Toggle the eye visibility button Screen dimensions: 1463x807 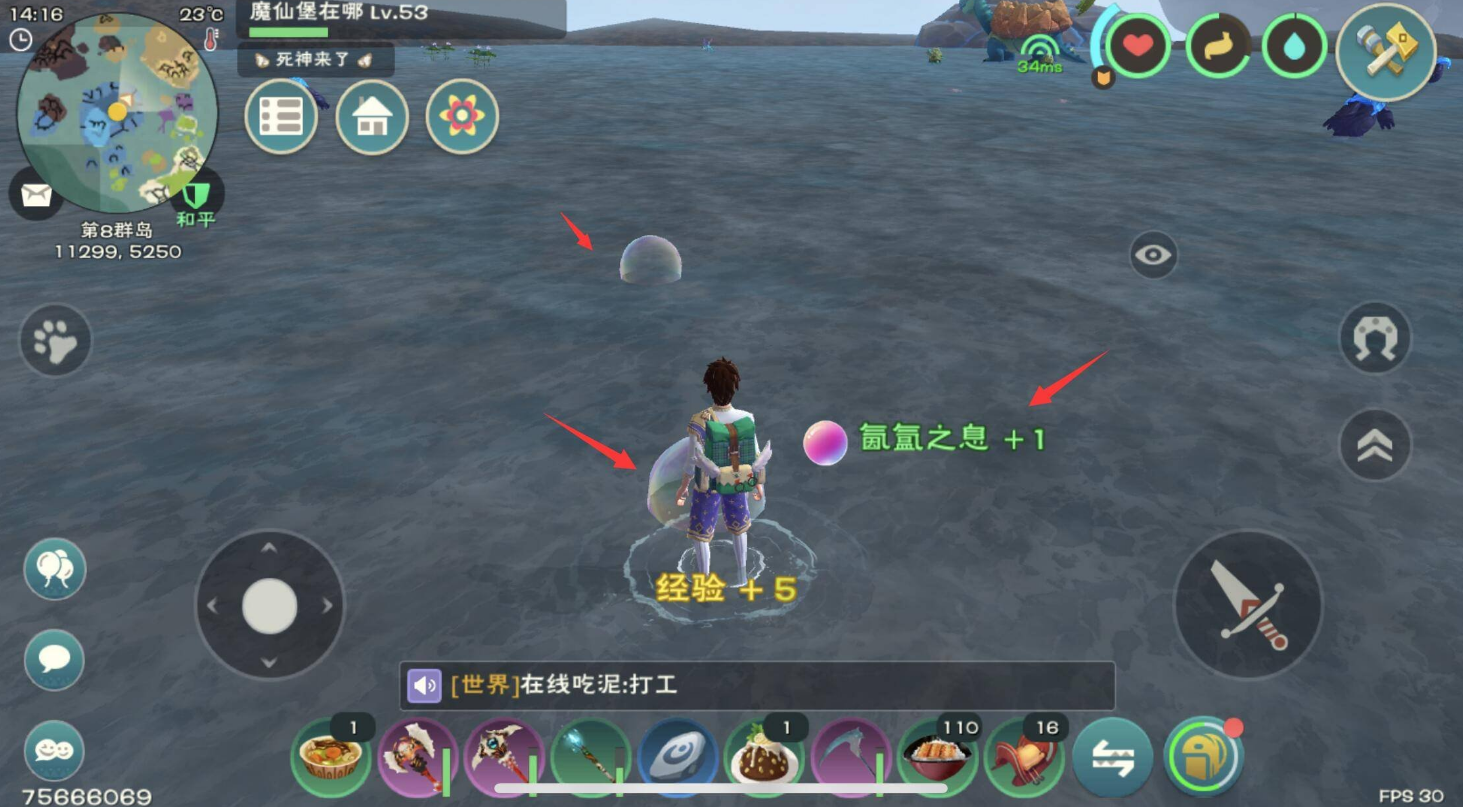click(1153, 255)
